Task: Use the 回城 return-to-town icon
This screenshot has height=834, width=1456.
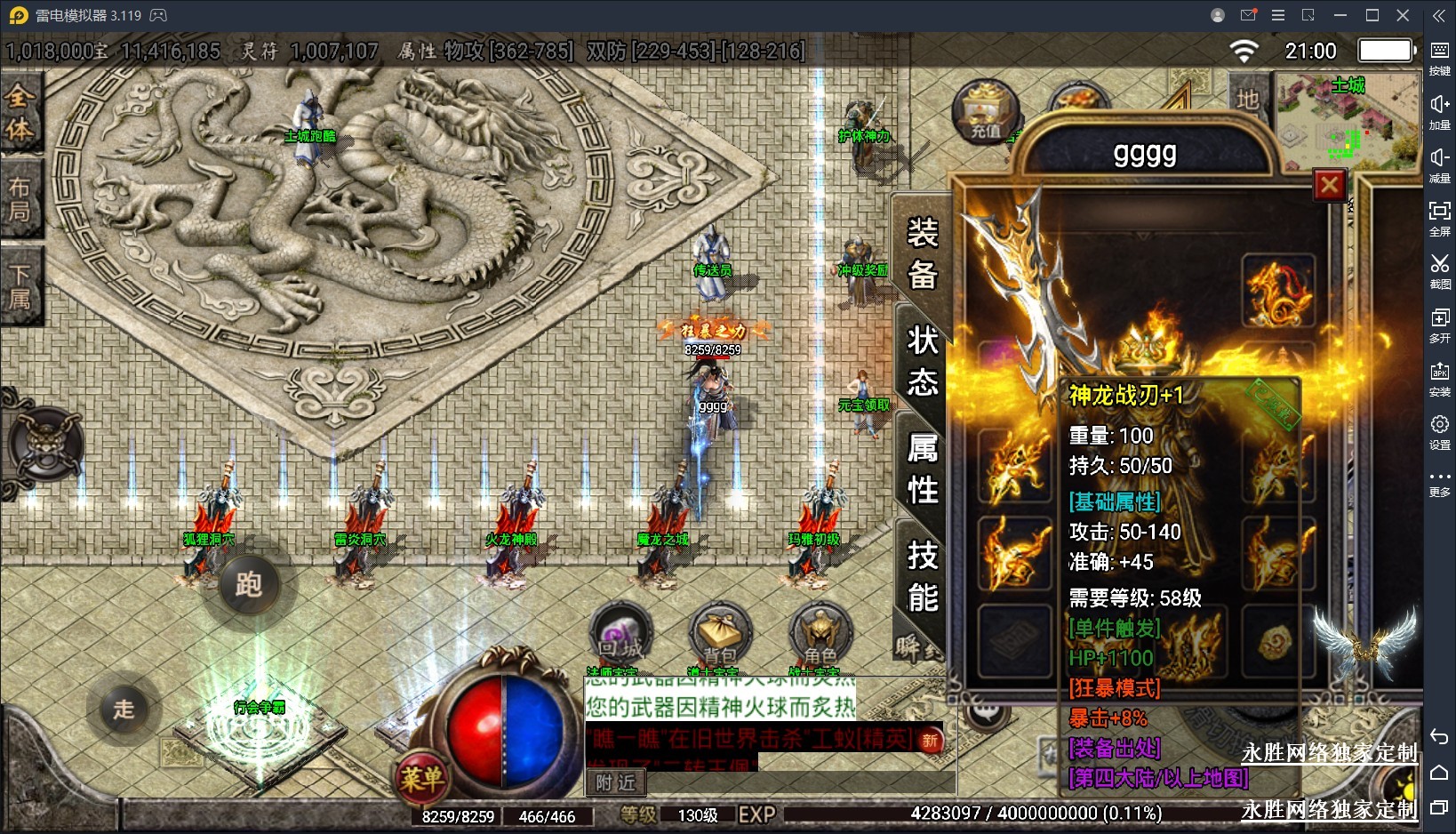Action: (621, 635)
